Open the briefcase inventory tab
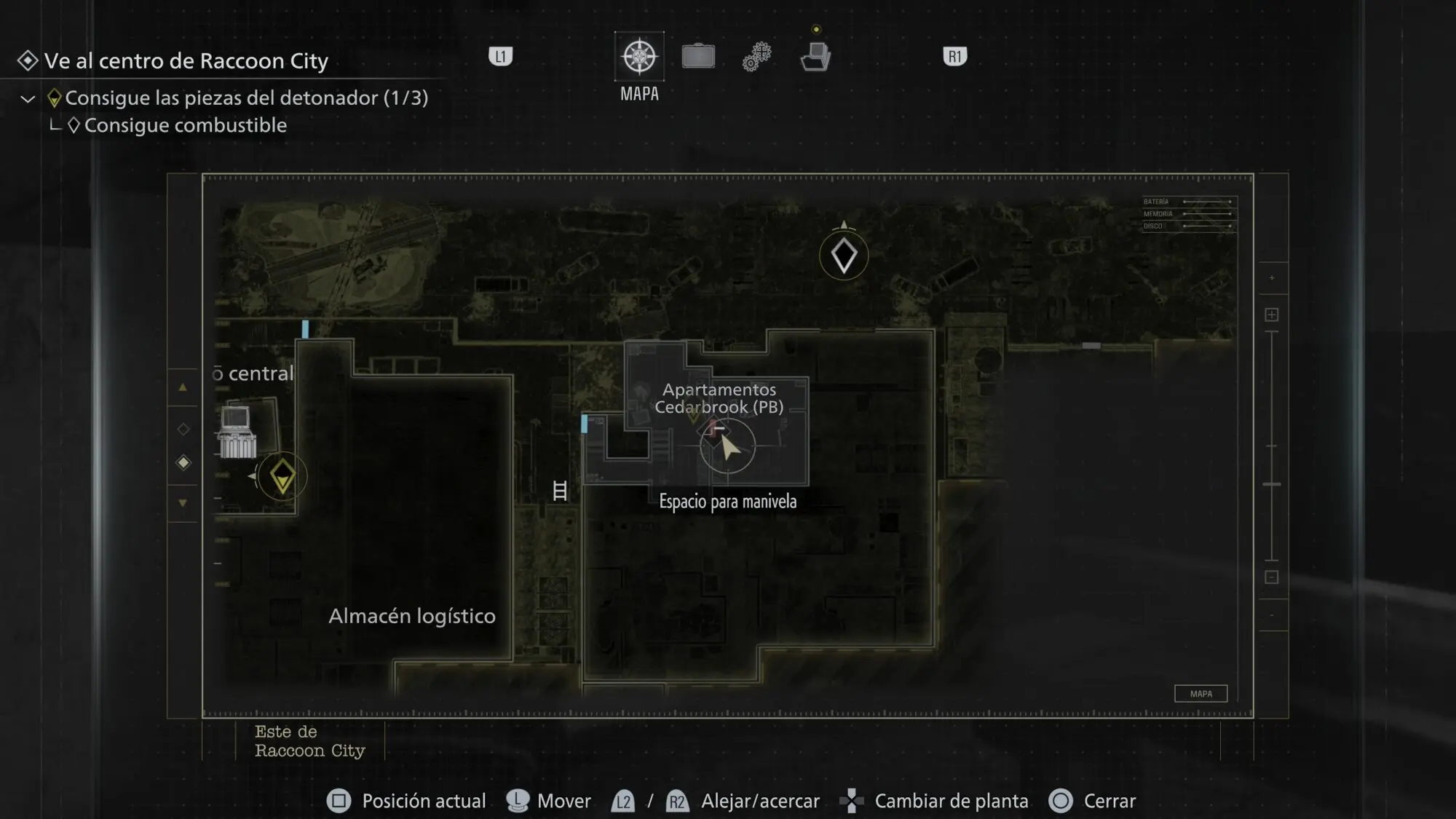The width and height of the screenshot is (1456, 819). click(698, 57)
